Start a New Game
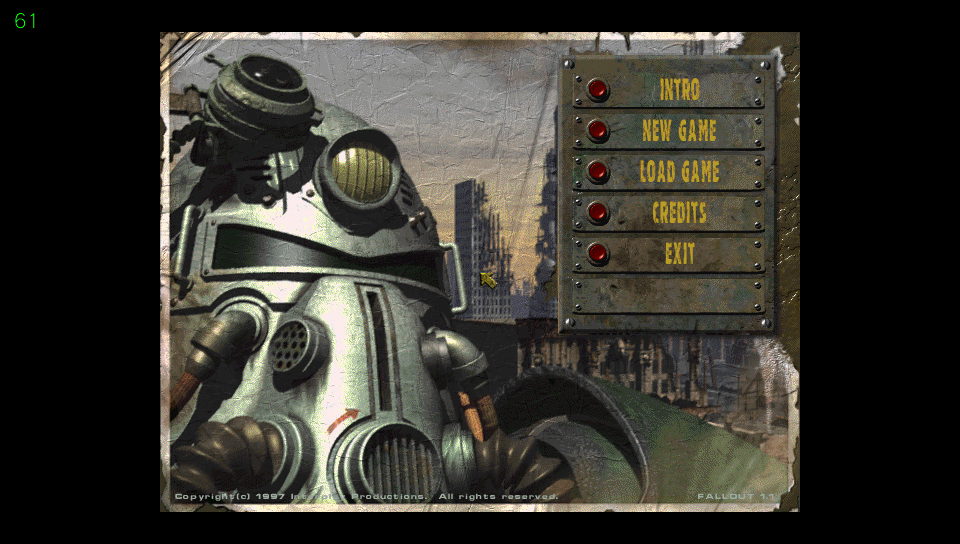The height and width of the screenshot is (544, 960). tap(598, 131)
